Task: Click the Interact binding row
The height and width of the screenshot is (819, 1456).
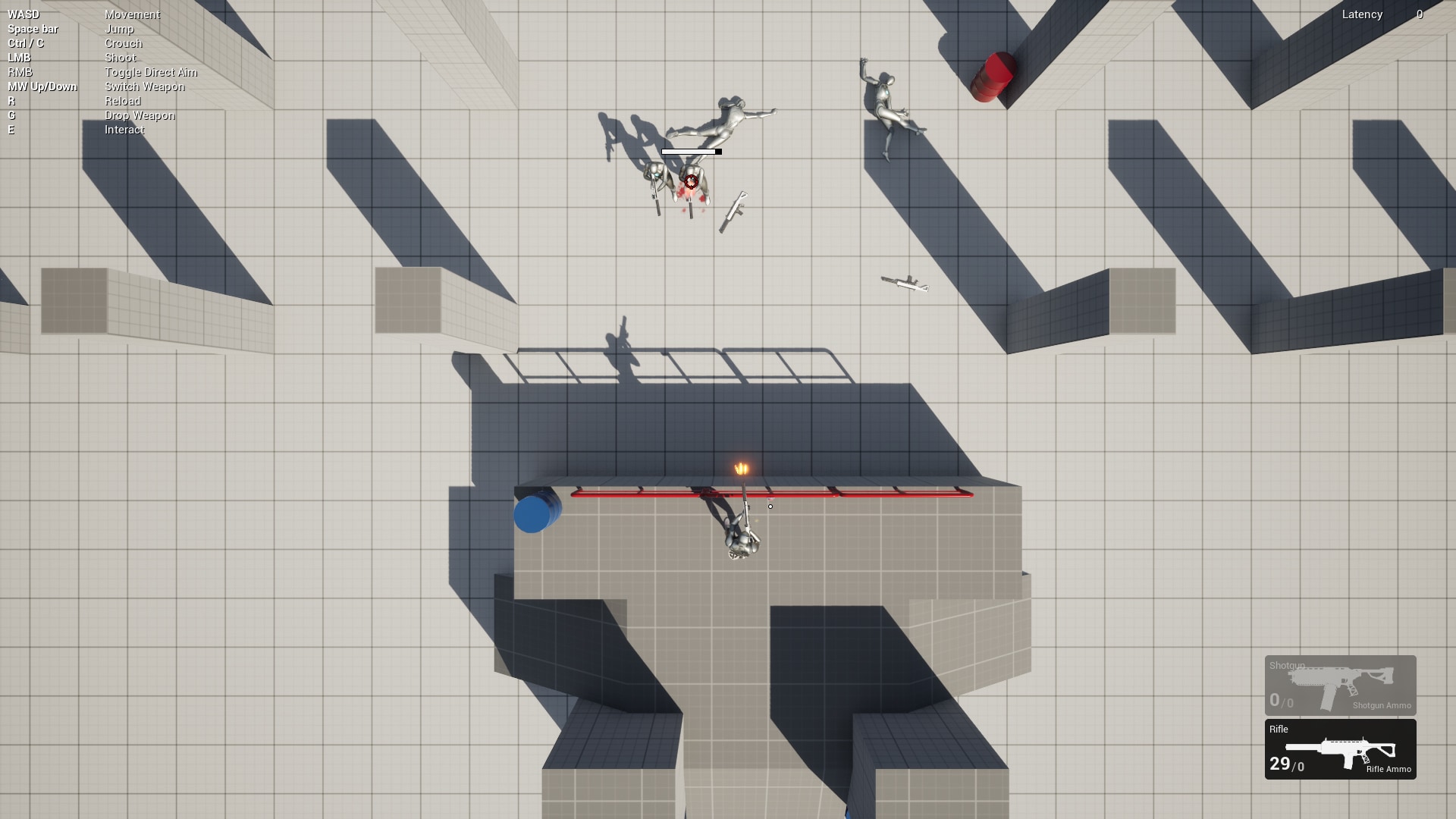Action: 124,130
